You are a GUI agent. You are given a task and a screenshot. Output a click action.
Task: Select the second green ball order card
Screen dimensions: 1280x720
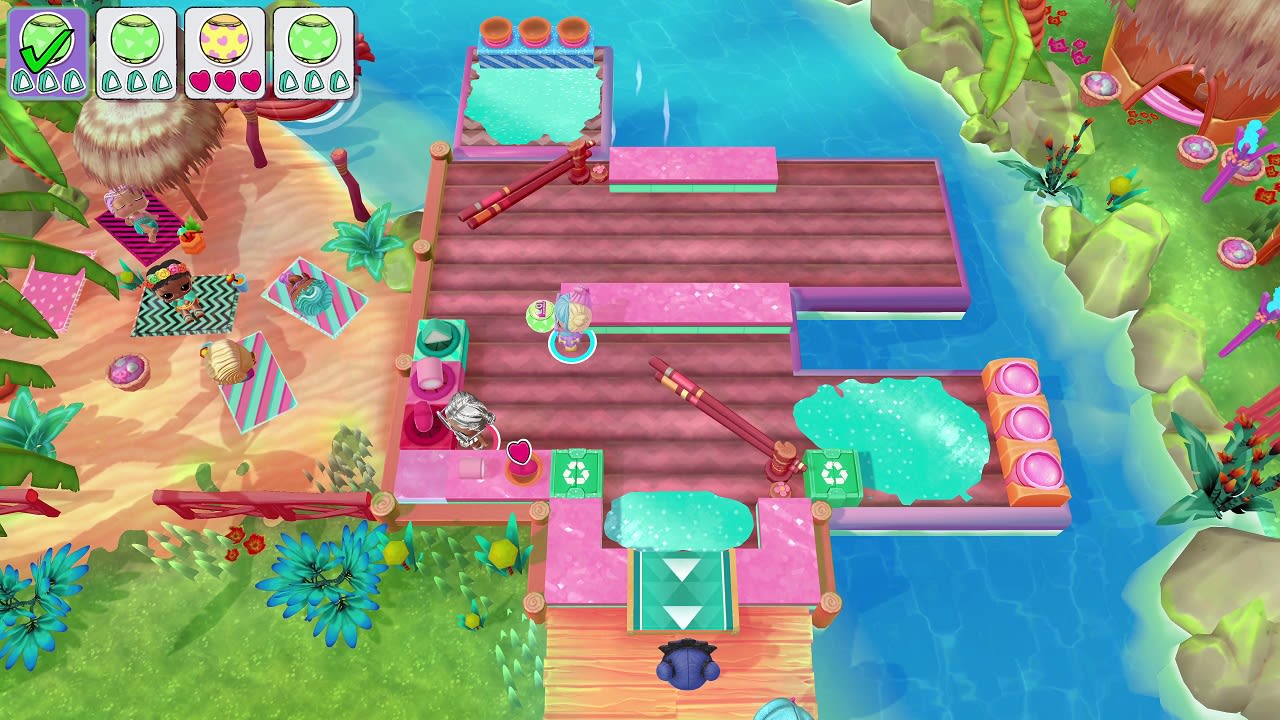pos(135,52)
